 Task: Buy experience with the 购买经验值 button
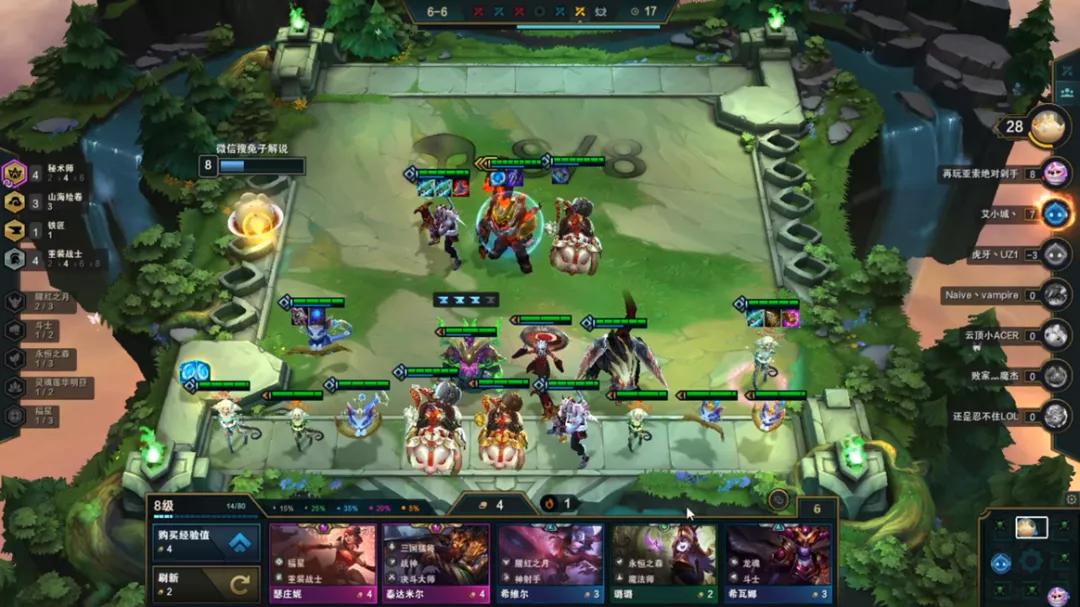[x=205, y=541]
